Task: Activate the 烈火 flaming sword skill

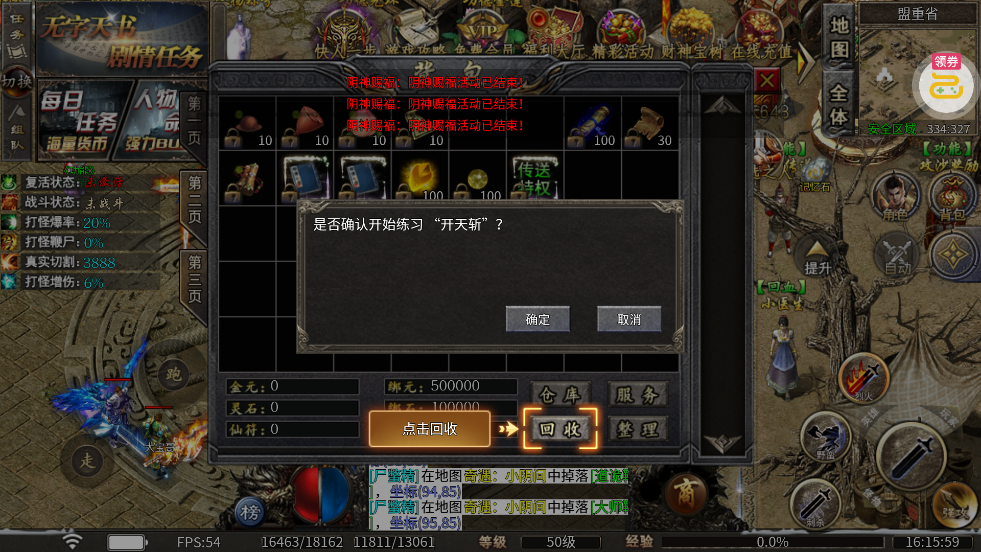Action: pos(863,378)
